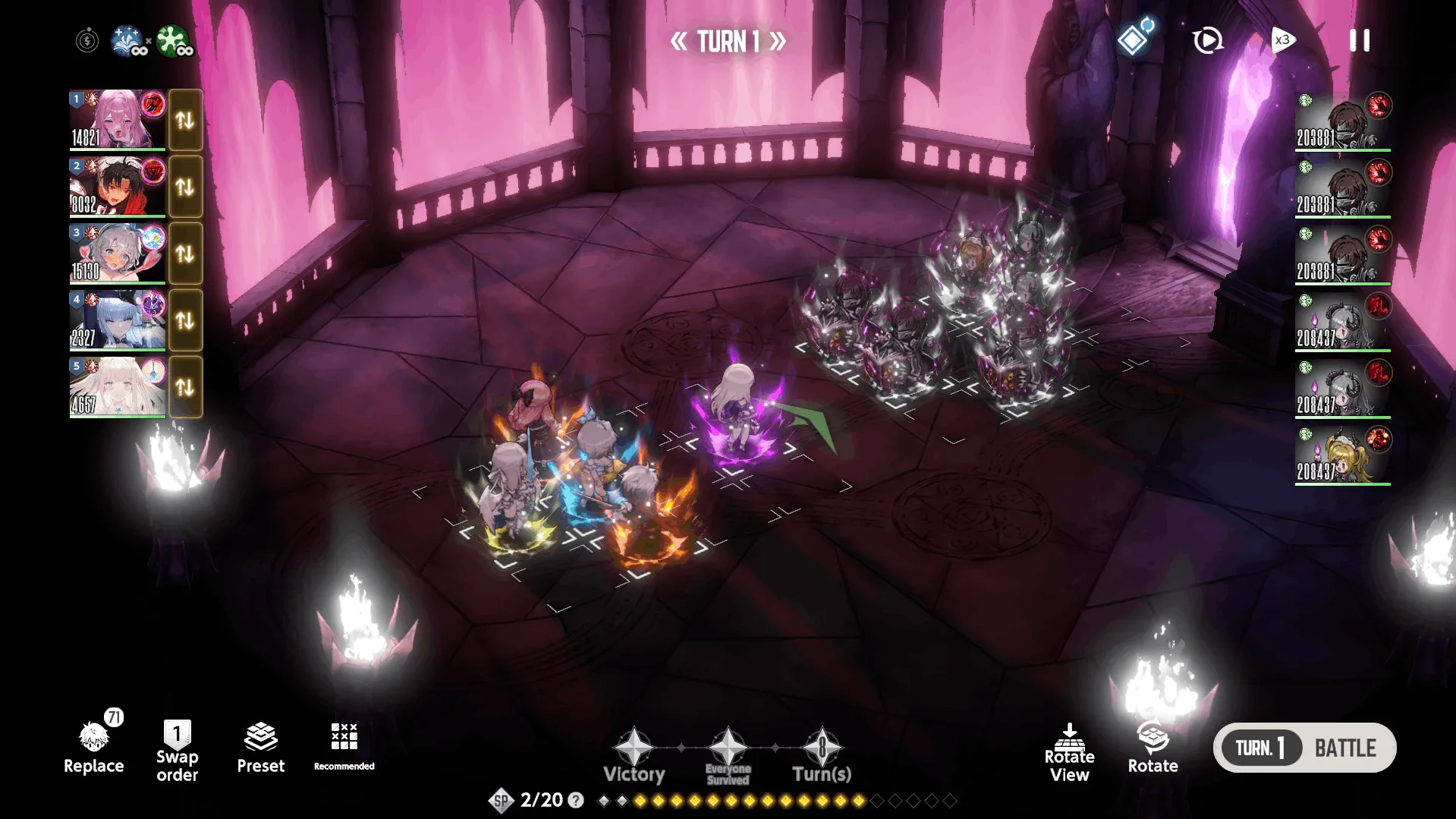Viewport: 1456px width, 819px height.
Task: Toggle the auto-battle play icon
Action: pyautogui.click(x=1207, y=40)
